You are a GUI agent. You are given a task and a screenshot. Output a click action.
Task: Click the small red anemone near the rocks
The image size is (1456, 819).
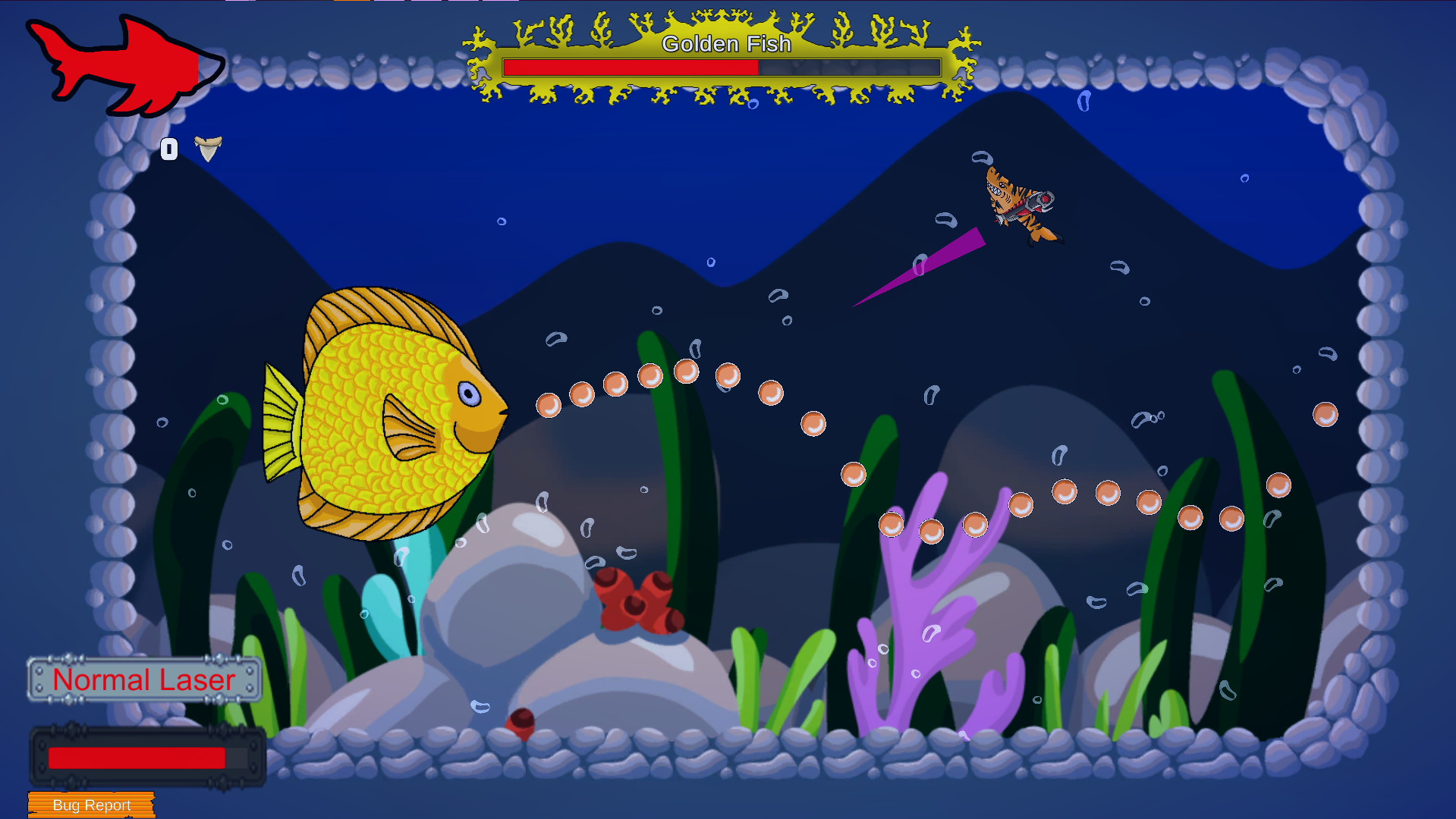[x=522, y=723]
